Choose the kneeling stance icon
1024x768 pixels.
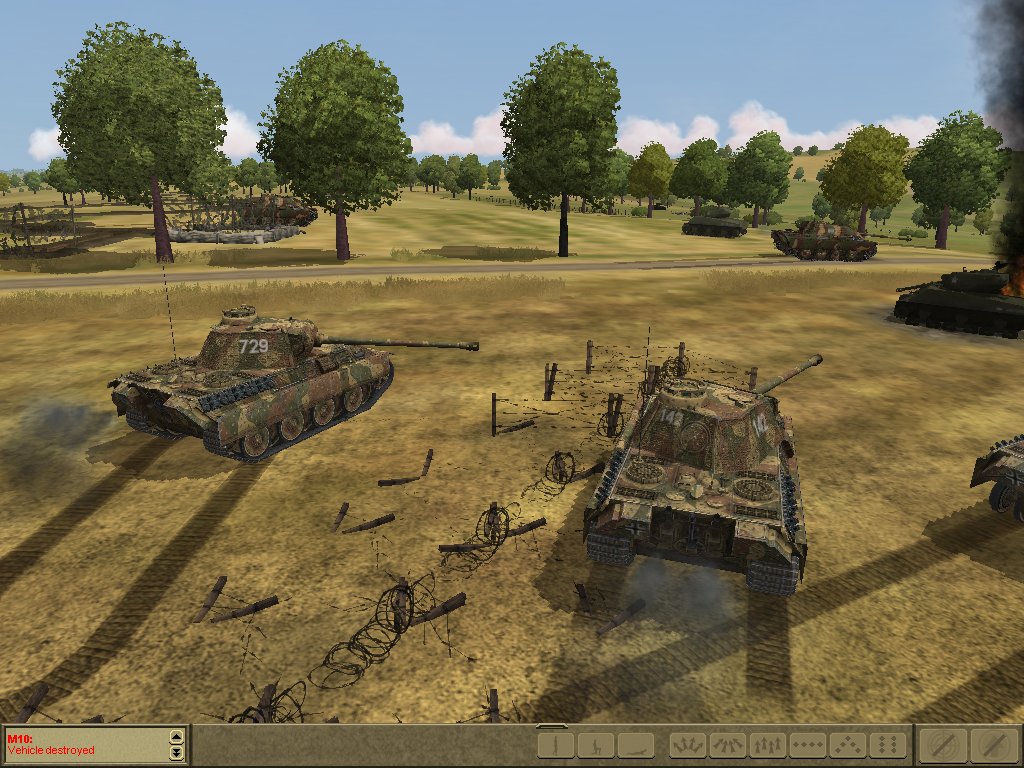[595, 745]
